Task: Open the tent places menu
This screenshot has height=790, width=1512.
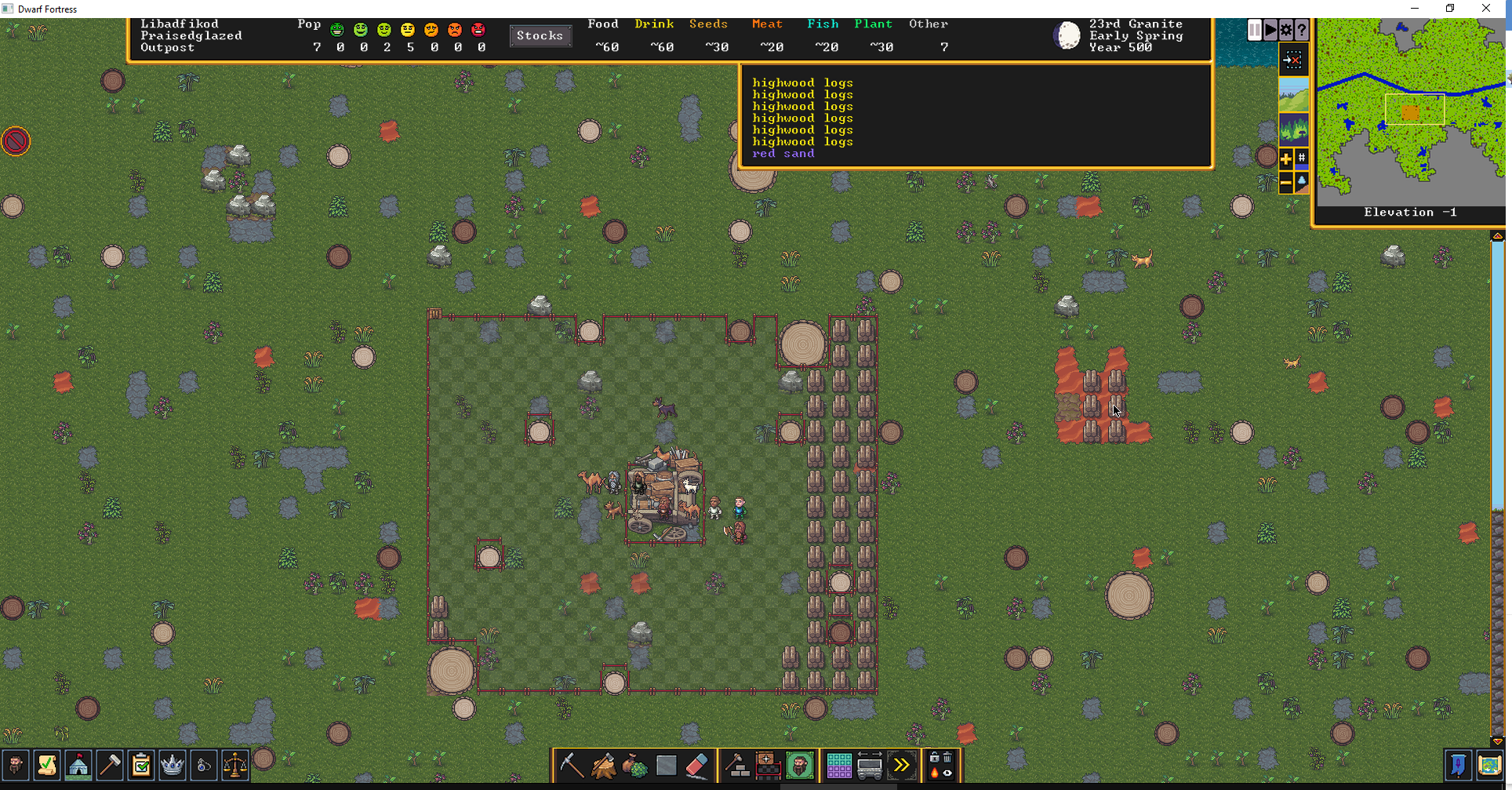Action: [x=78, y=765]
